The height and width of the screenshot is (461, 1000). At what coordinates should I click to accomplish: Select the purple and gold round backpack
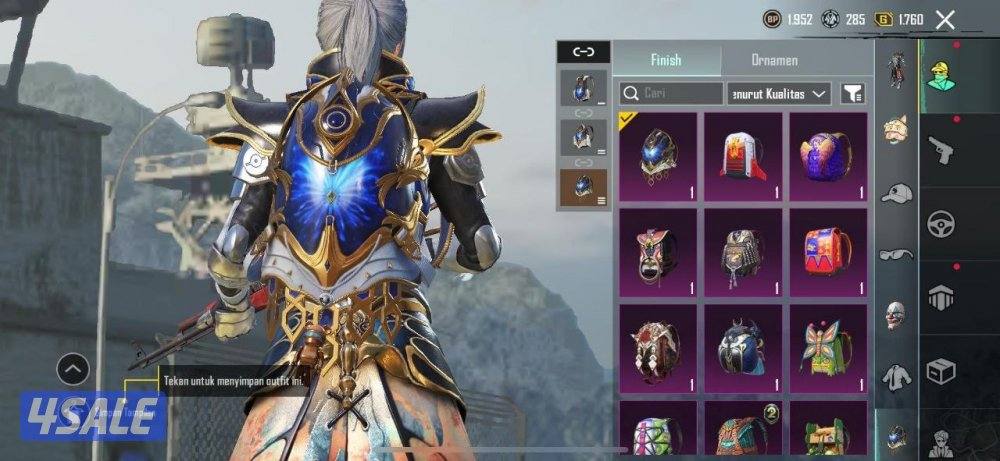click(x=828, y=155)
